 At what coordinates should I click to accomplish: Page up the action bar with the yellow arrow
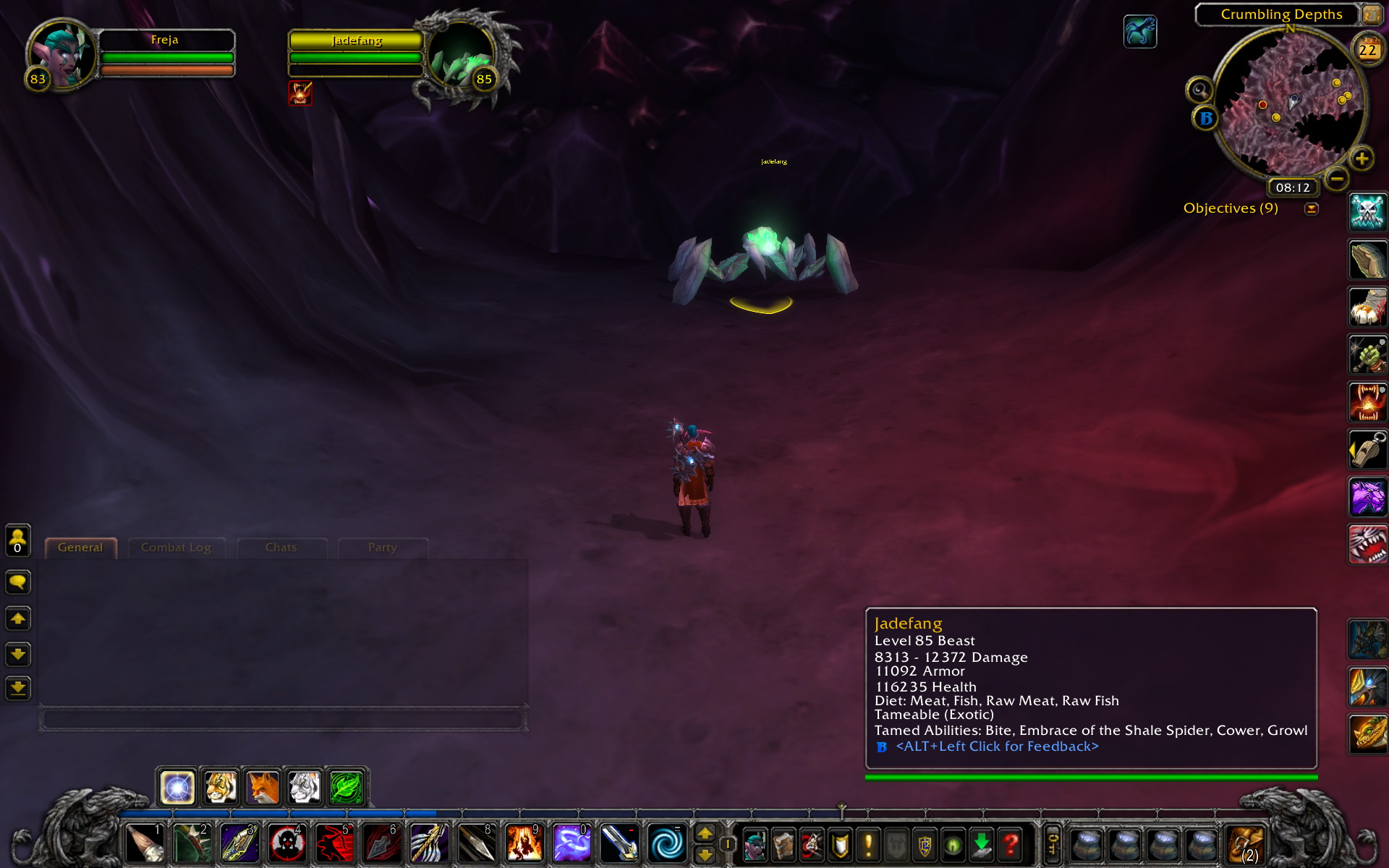[706, 833]
